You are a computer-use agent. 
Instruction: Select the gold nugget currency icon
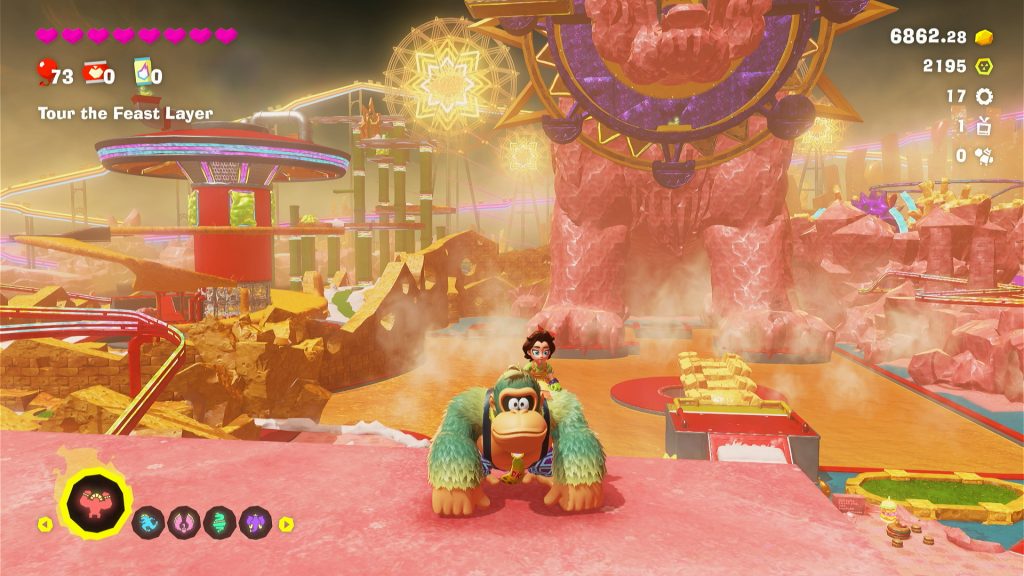[984, 37]
